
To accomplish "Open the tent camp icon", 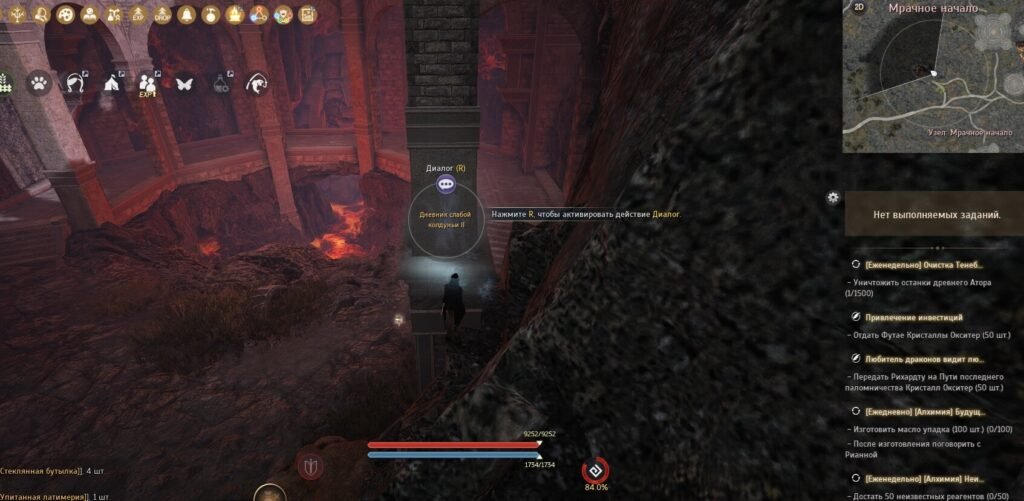I will 111,84.
